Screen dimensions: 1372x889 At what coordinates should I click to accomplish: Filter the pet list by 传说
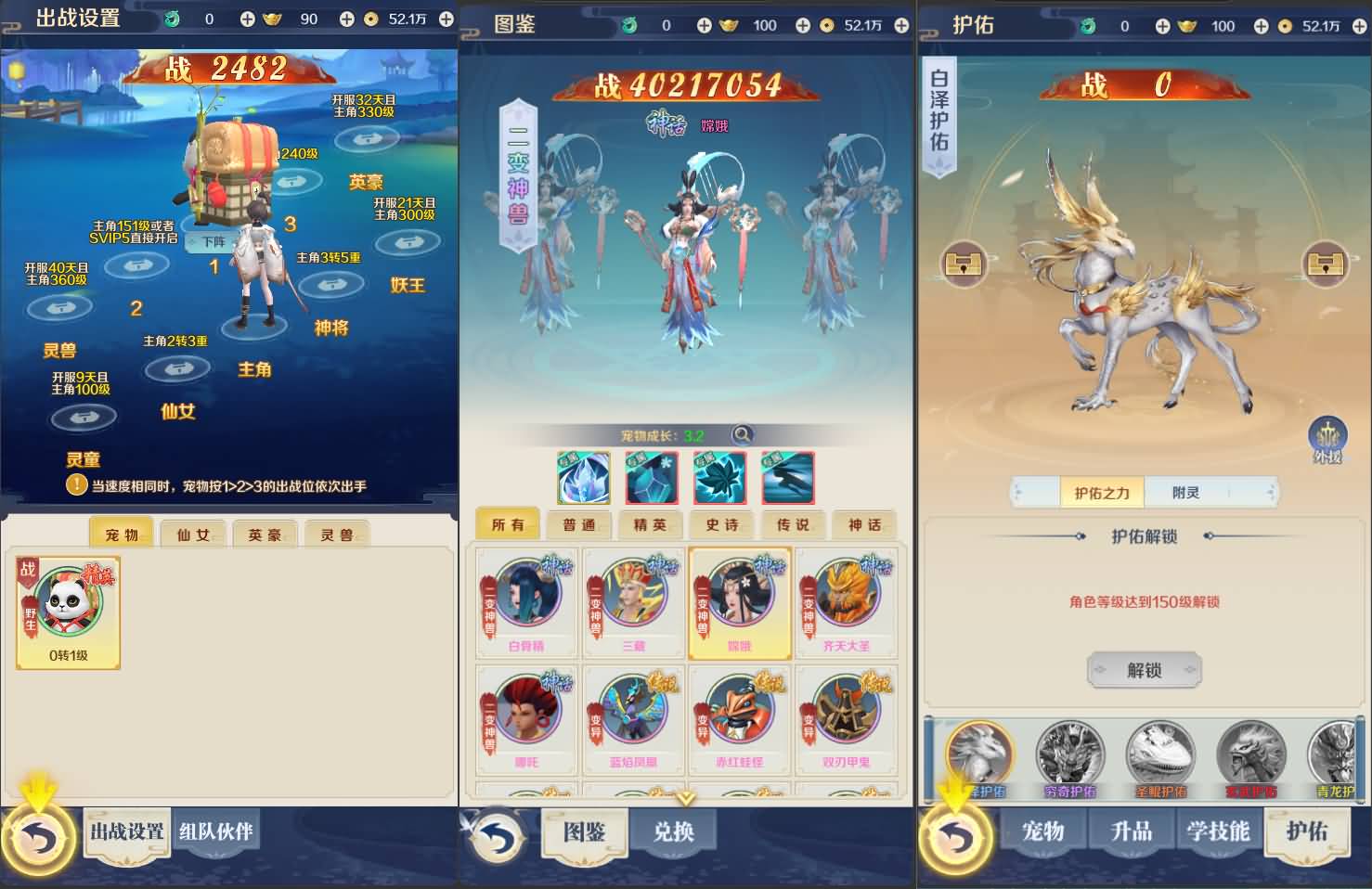[x=796, y=525]
